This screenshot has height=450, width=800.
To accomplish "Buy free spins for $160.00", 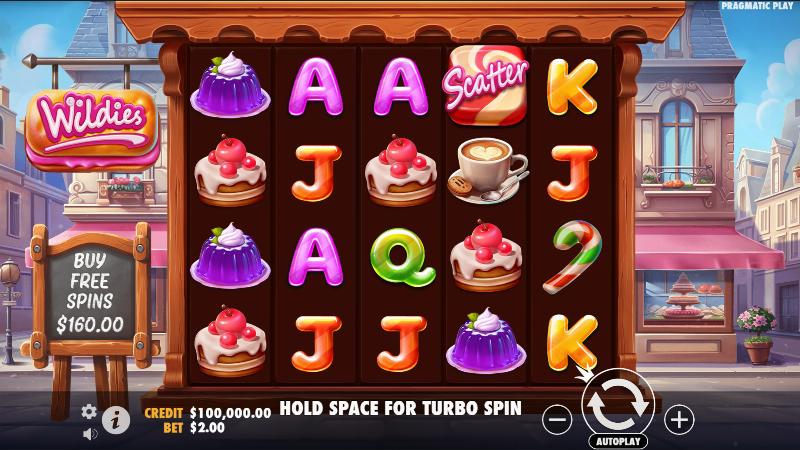I will tap(90, 292).
